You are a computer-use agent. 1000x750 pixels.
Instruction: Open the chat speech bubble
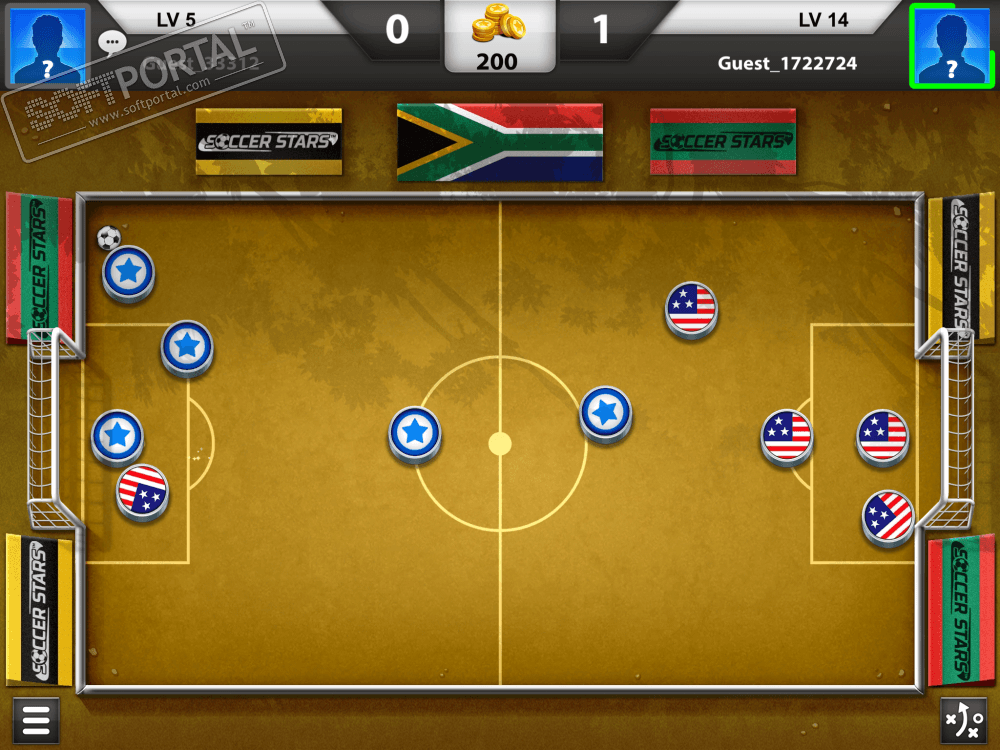coord(112,42)
